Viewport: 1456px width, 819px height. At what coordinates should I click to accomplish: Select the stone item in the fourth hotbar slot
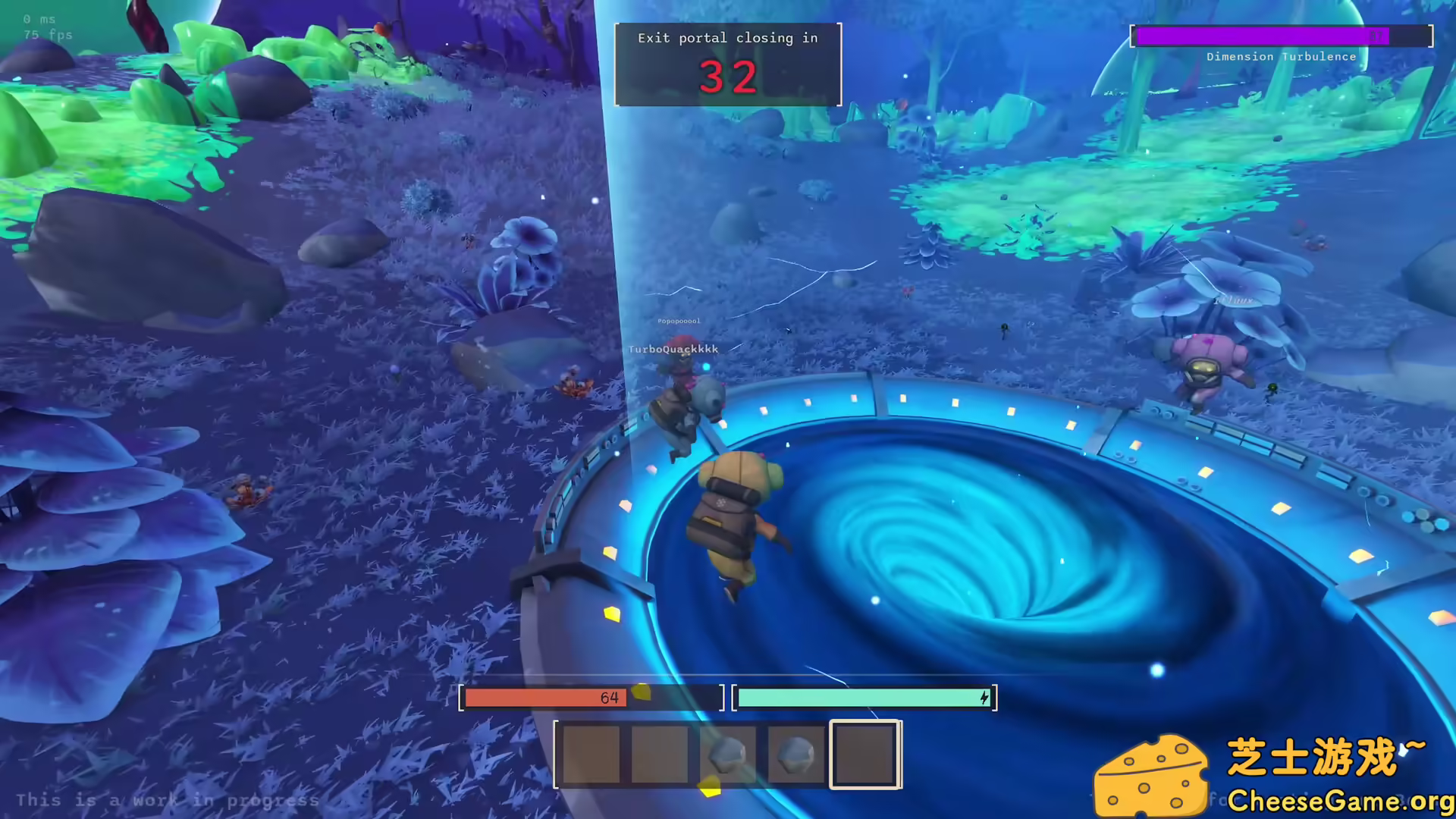[795, 753]
